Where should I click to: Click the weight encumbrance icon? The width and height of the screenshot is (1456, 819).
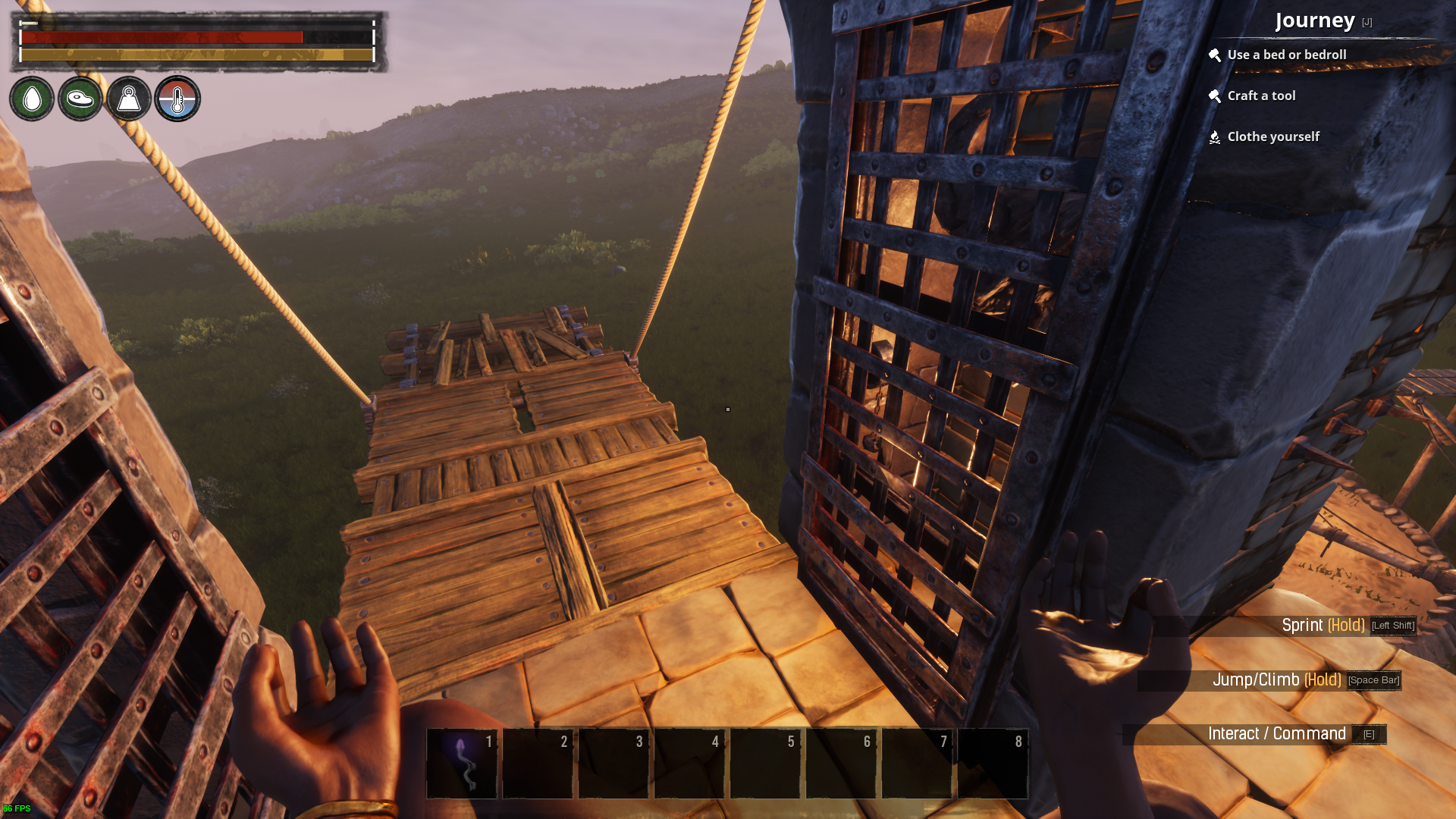tap(129, 99)
